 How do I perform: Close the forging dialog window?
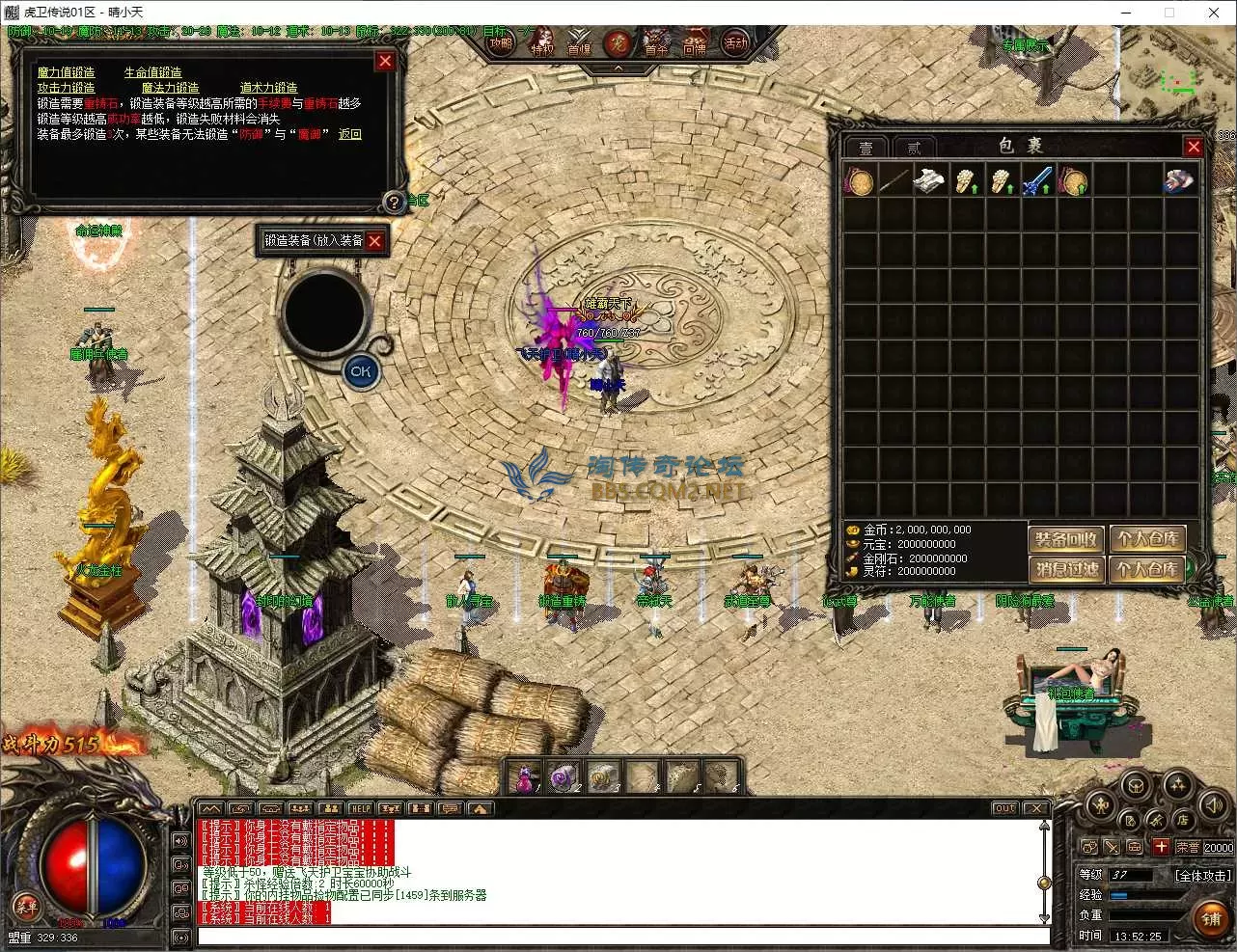(385, 62)
